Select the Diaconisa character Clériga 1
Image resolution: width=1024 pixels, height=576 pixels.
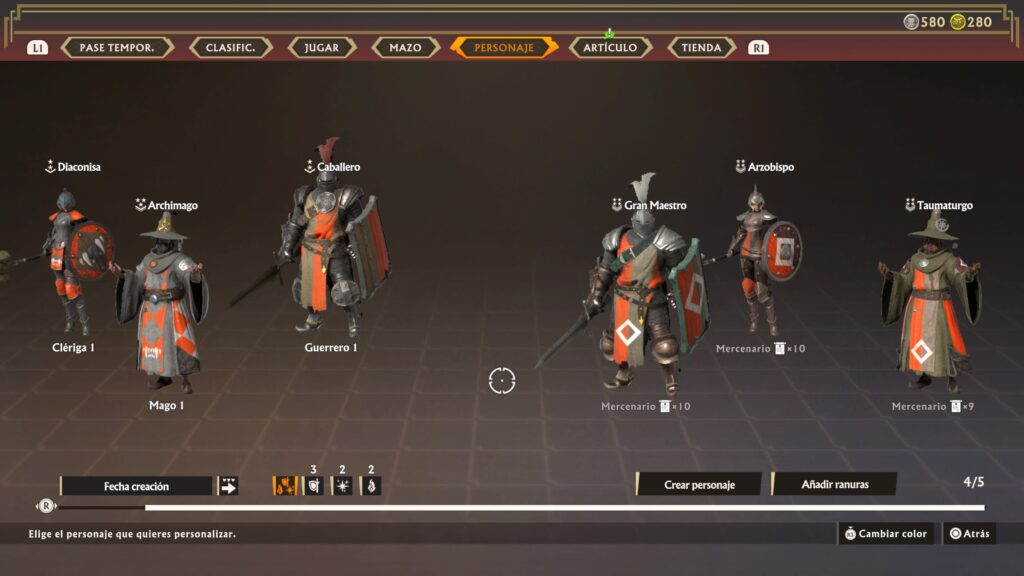[74, 260]
